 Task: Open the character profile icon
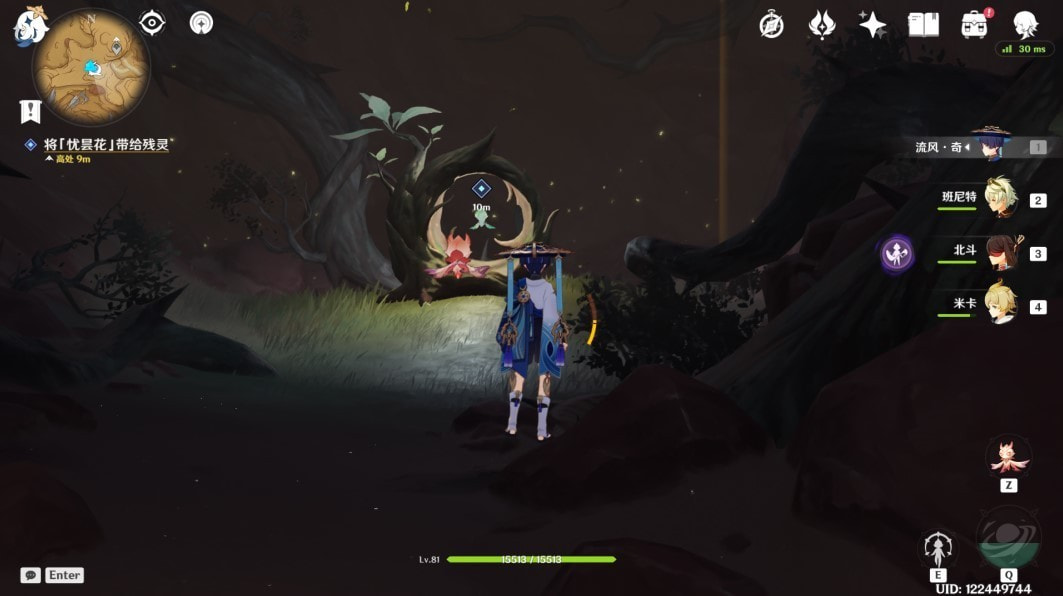1025,25
